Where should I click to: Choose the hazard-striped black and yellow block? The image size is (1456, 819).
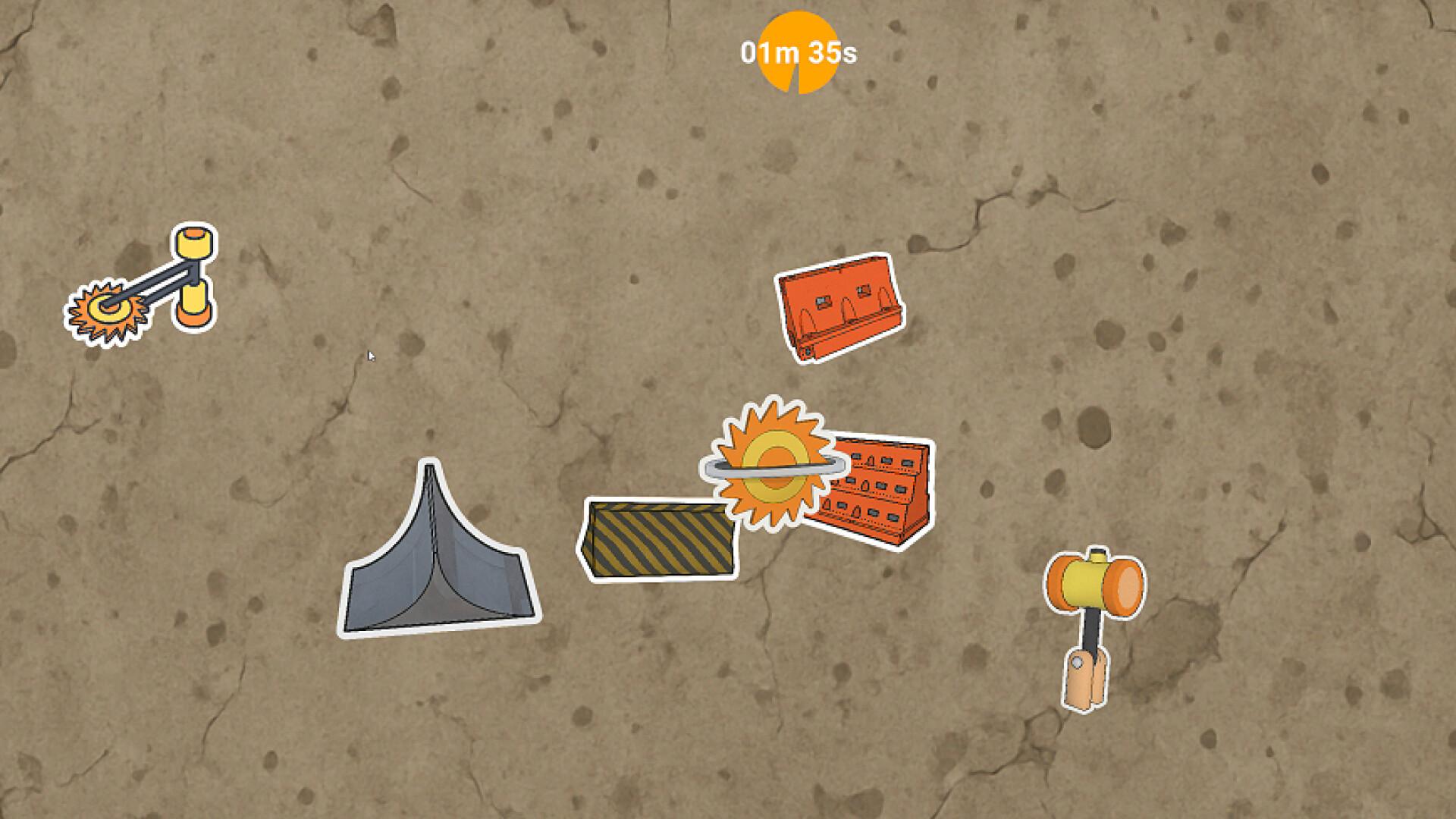[656, 539]
